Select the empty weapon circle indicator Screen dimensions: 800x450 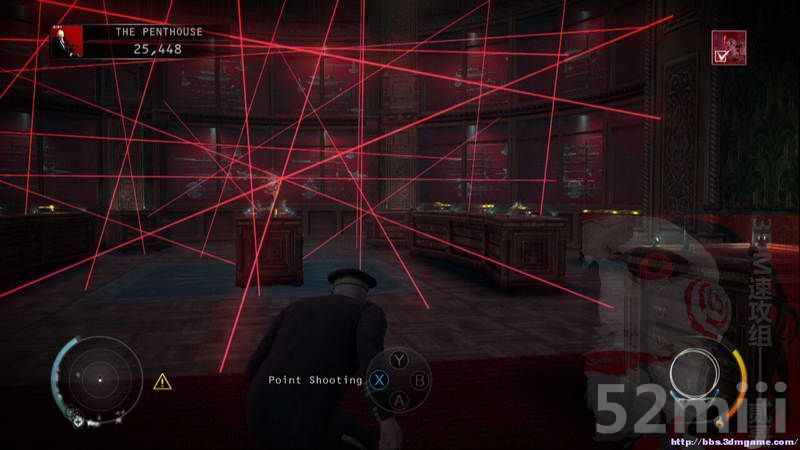(697, 376)
